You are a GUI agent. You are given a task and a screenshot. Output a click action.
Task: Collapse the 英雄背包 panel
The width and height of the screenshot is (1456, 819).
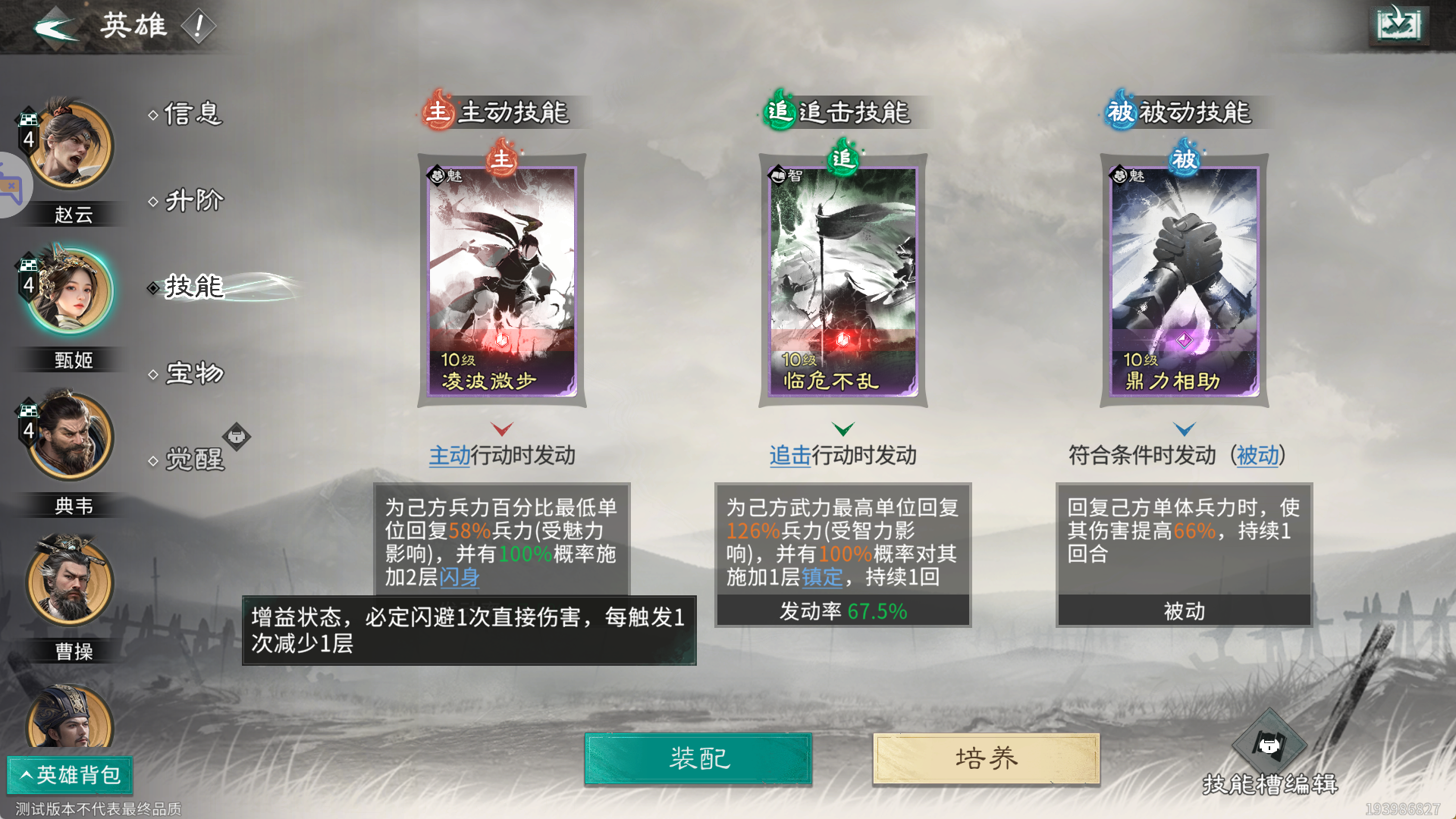pos(70,776)
